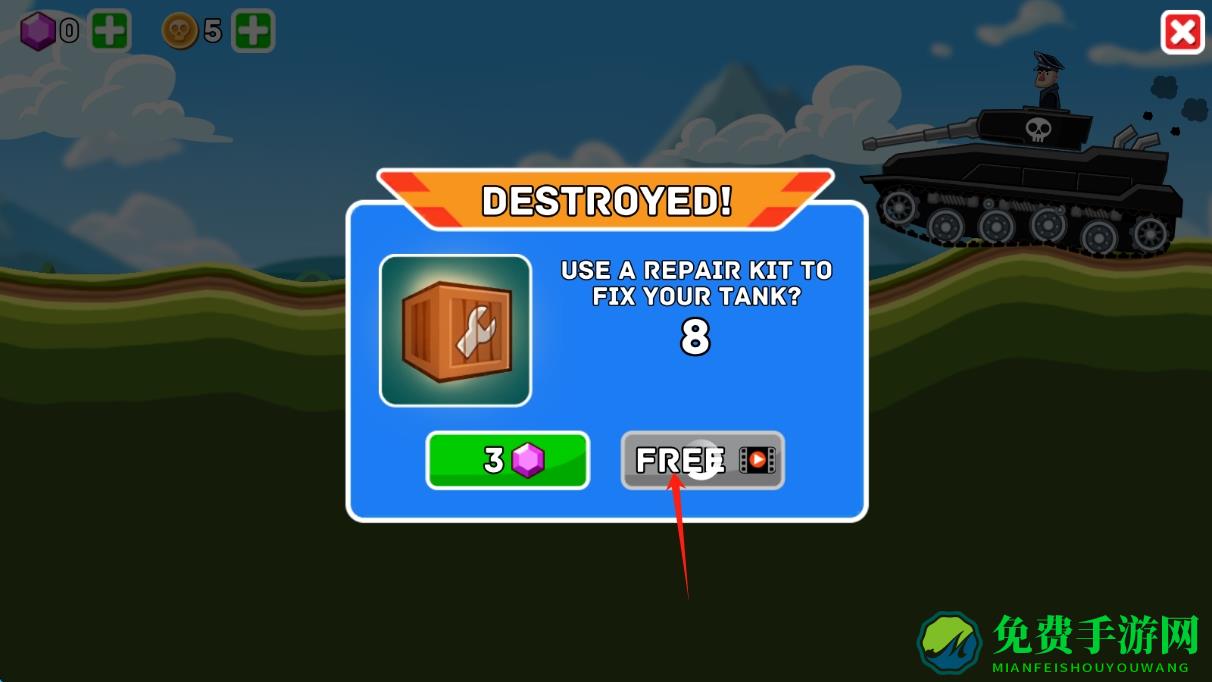Add more skull coins with the plus button

pyautogui.click(x=253, y=32)
